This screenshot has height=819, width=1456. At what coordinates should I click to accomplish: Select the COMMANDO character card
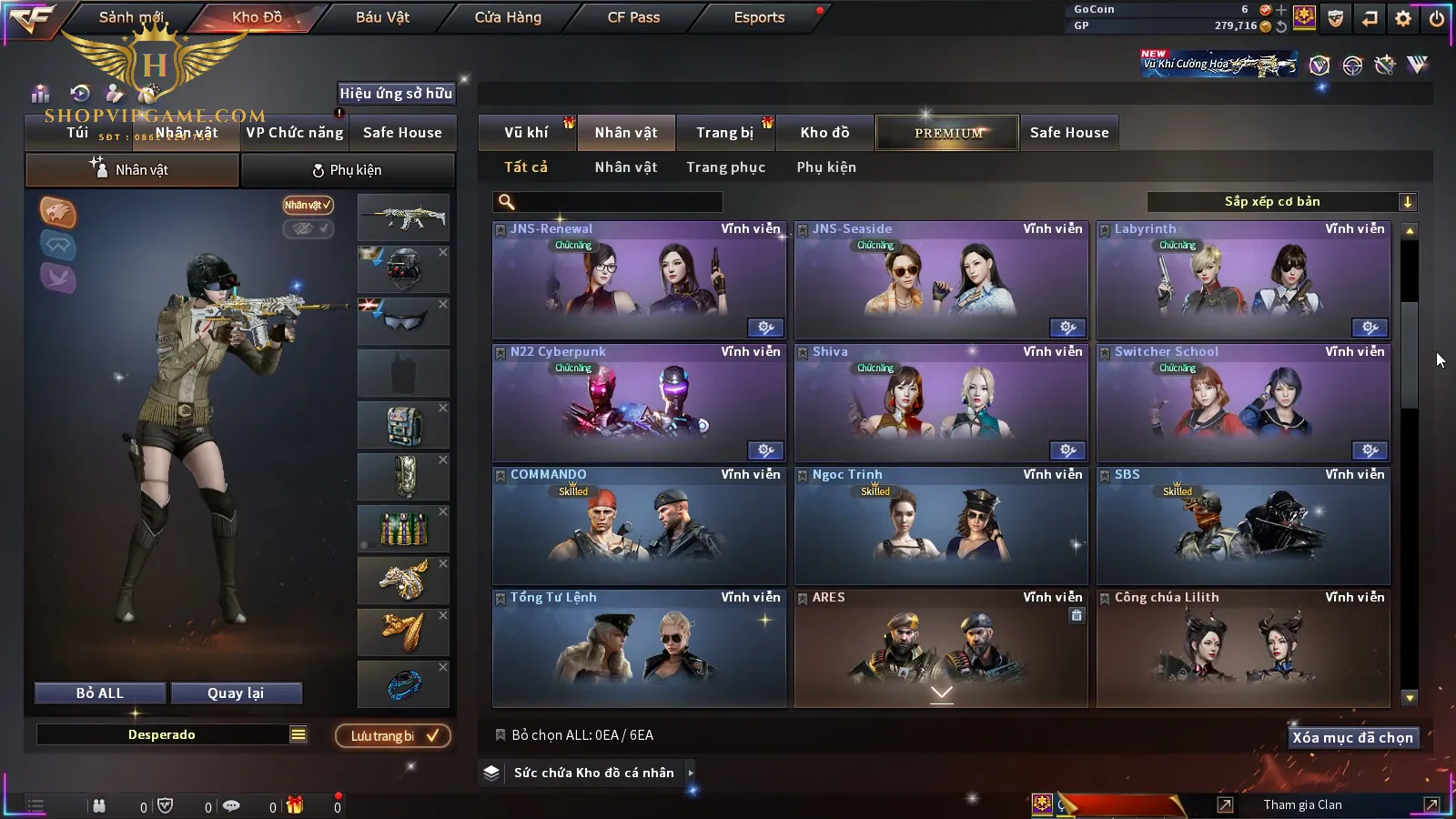click(639, 526)
